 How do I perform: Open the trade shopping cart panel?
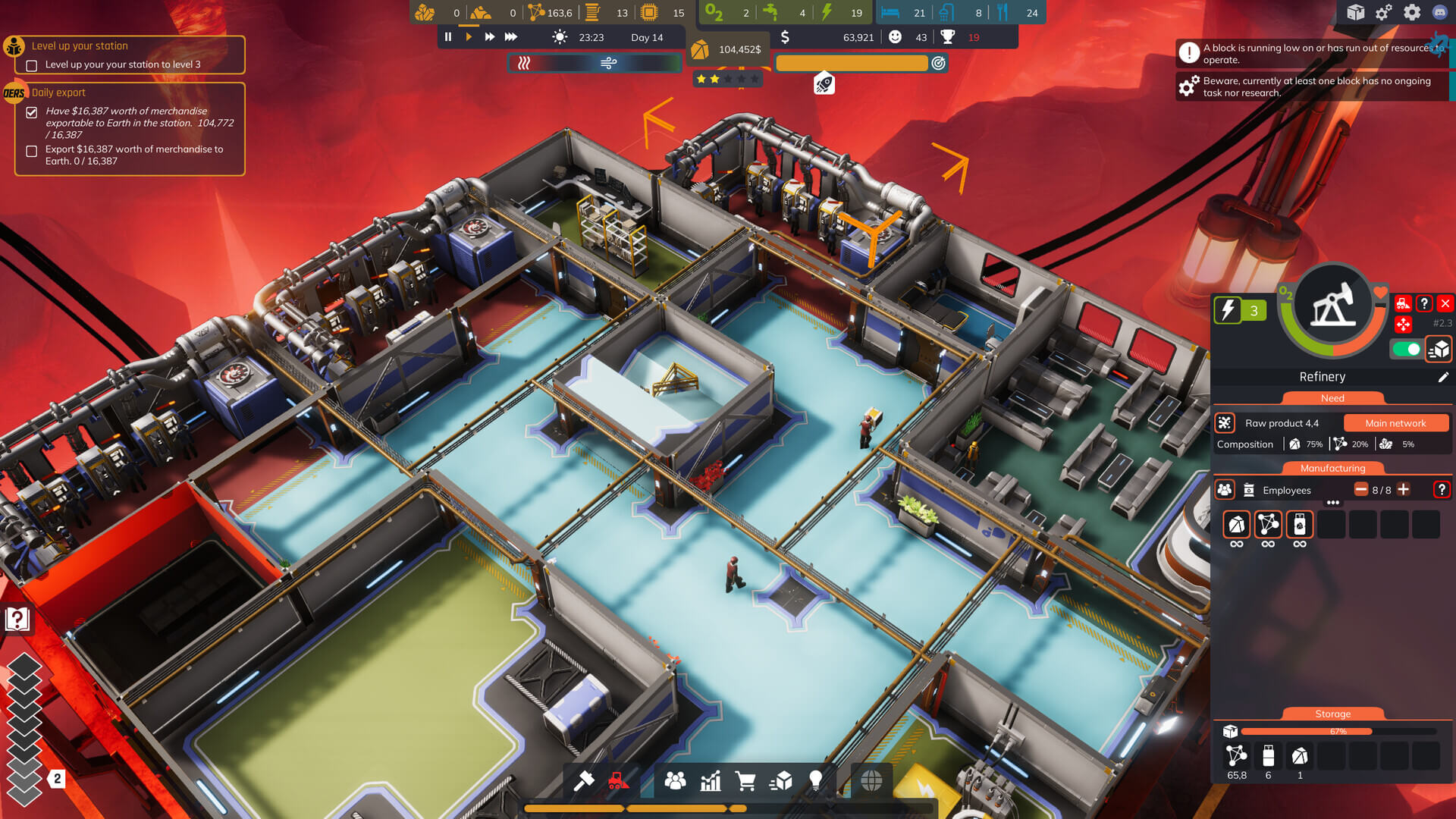(747, 781)
